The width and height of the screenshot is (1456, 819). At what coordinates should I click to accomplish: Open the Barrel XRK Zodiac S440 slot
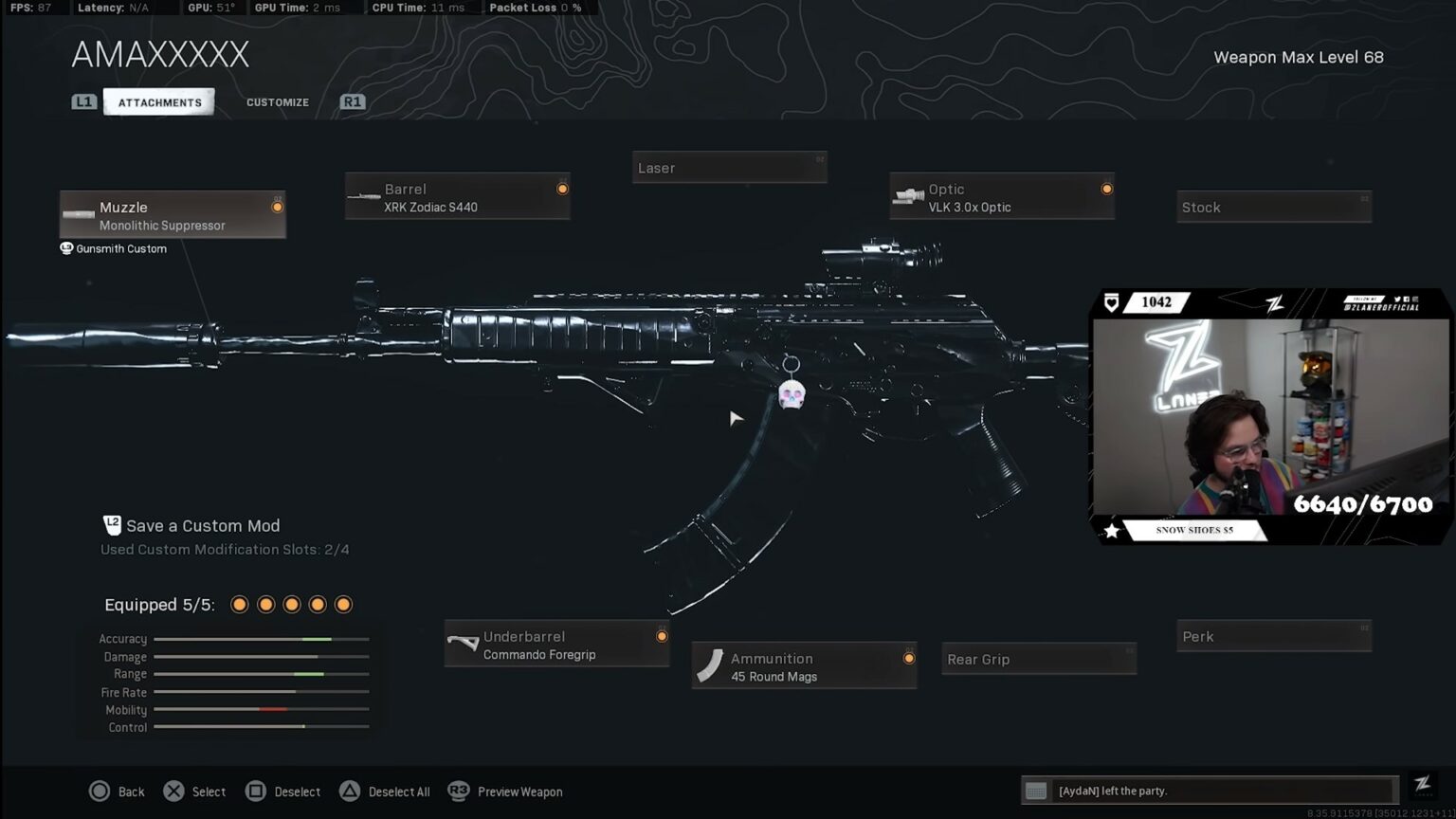(458, 197)
